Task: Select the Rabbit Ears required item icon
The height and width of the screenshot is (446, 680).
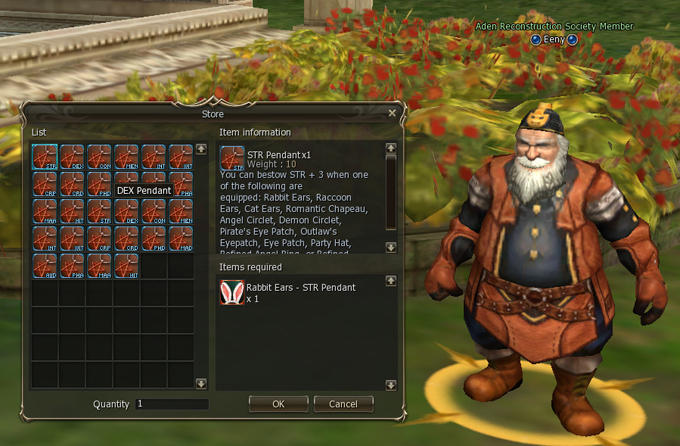Action: point(232,292)
